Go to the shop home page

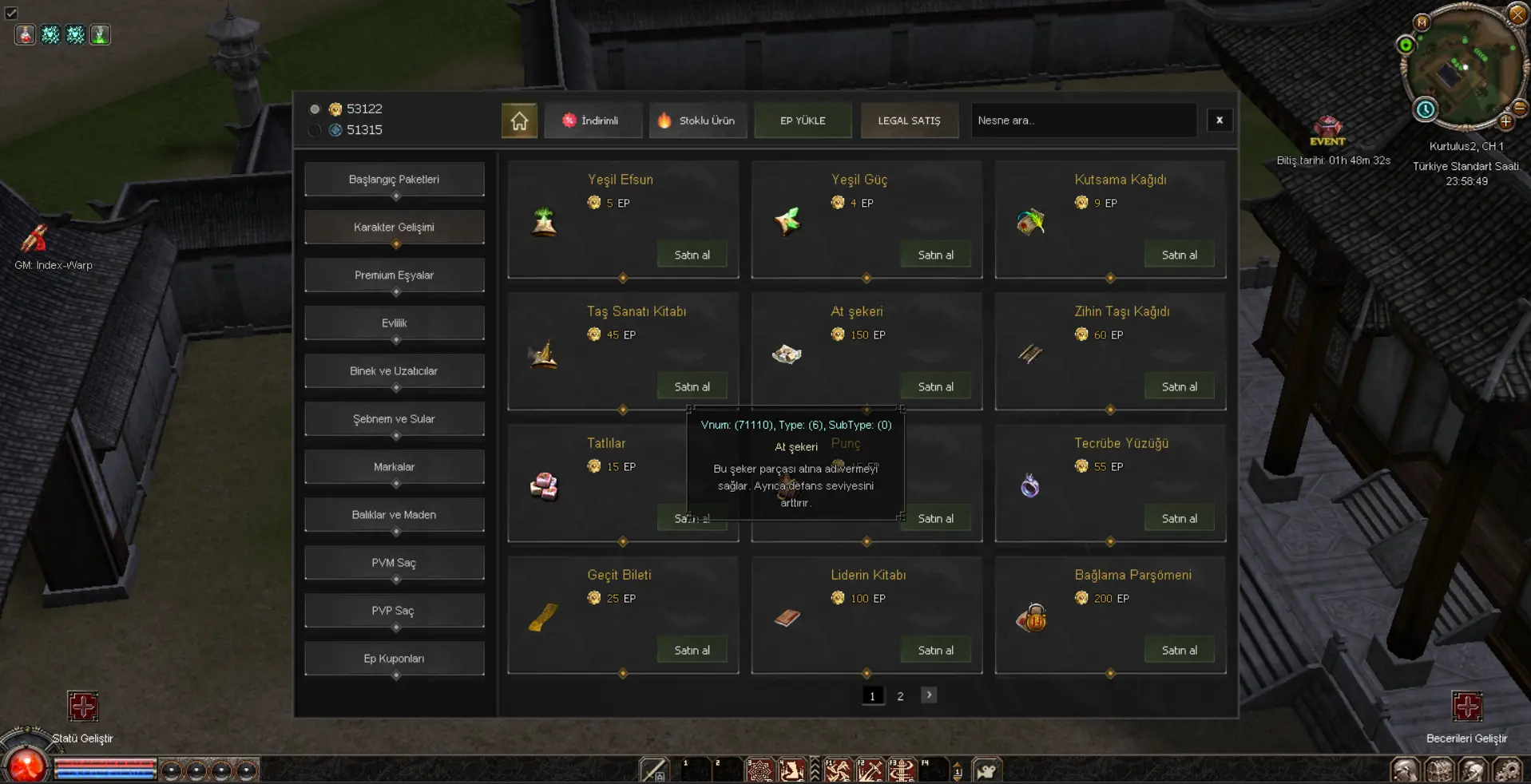(519, 121)
